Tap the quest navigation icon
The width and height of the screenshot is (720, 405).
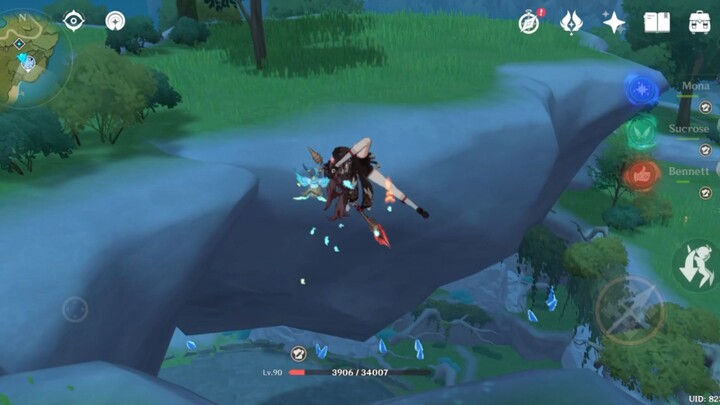(115, 21)
